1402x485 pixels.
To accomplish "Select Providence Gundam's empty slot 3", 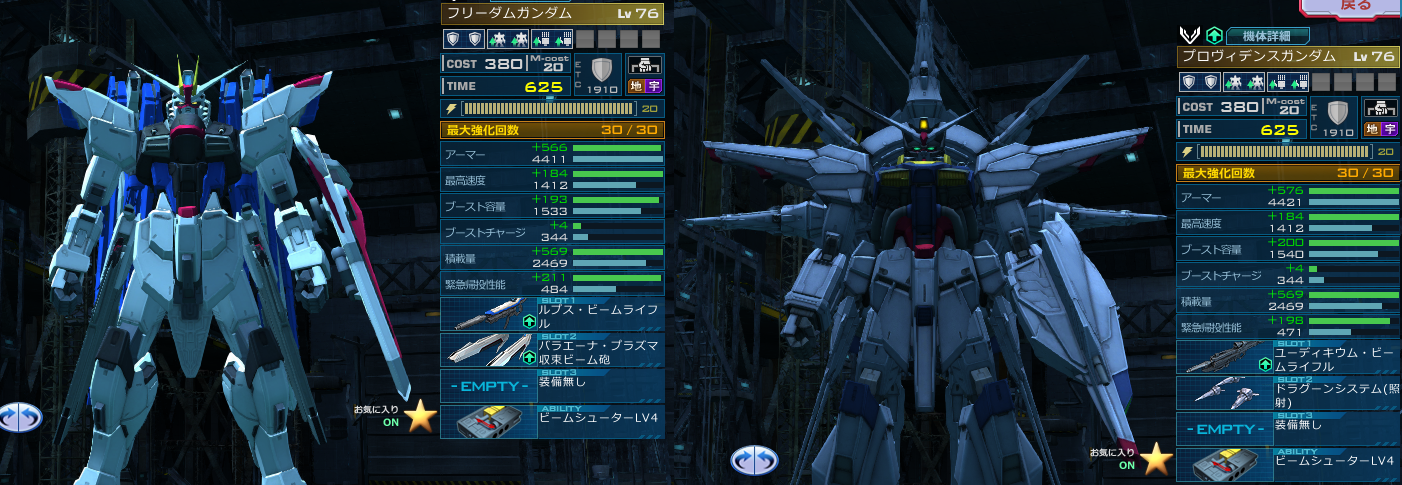I will tap(1287, 428).
